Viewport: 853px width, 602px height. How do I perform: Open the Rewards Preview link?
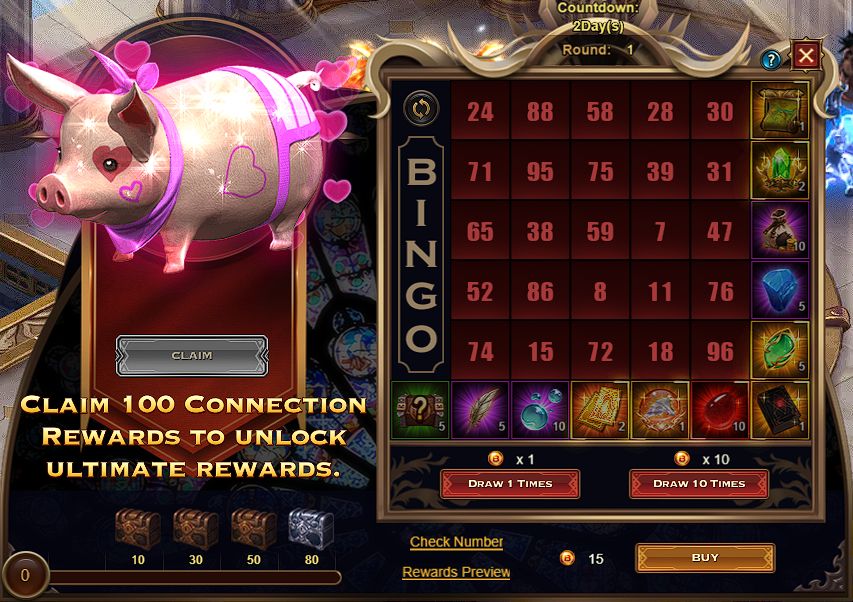[x=456, y=572]
